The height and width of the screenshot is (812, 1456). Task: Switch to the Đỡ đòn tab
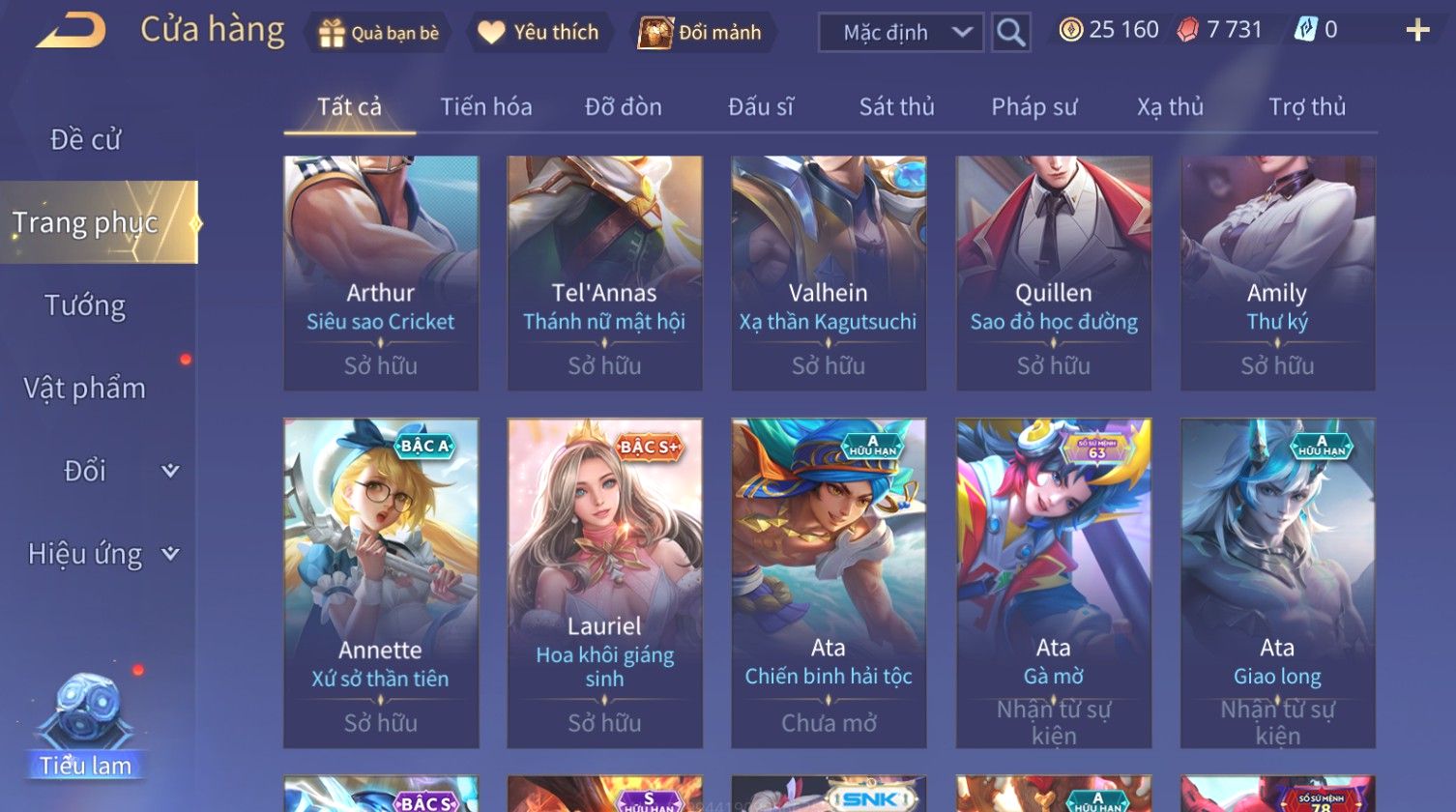tap(624, 107)
